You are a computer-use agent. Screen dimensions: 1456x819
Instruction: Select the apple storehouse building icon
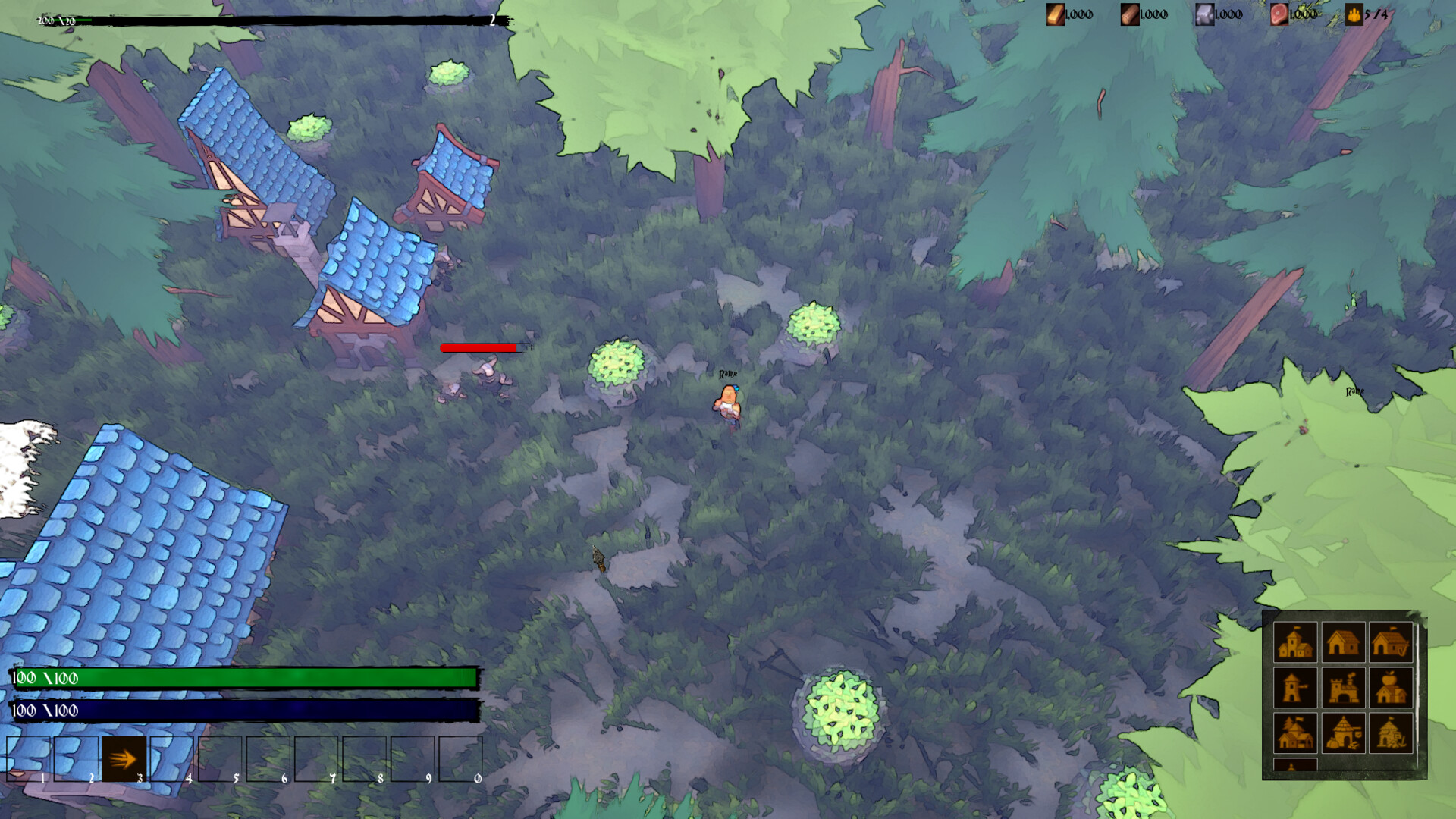coord(1391,688)
